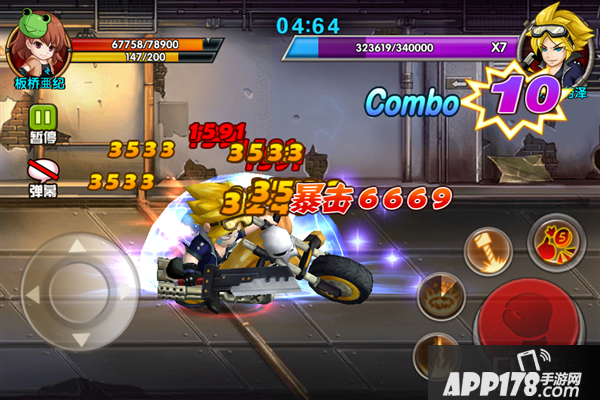
Task: Use the hammer strike skill icon
Action: [487, 249]
